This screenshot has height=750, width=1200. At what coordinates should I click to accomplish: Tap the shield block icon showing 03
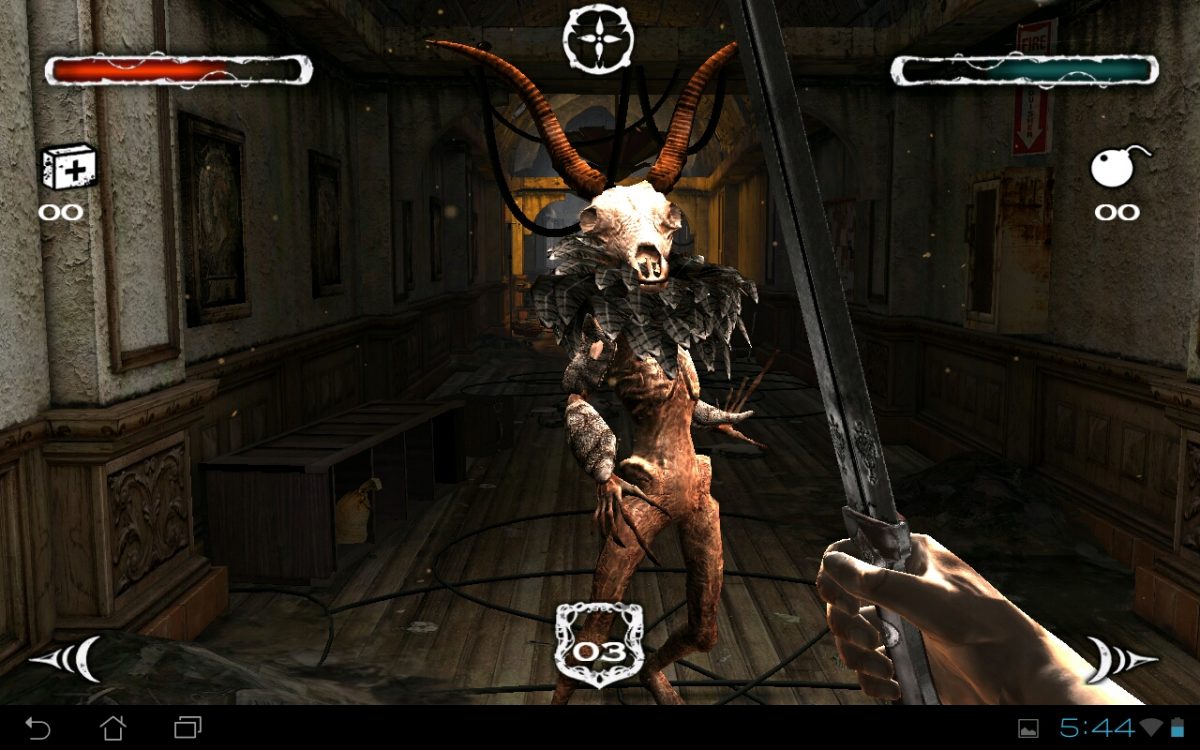pyautogui.click(x=599, y=646)
